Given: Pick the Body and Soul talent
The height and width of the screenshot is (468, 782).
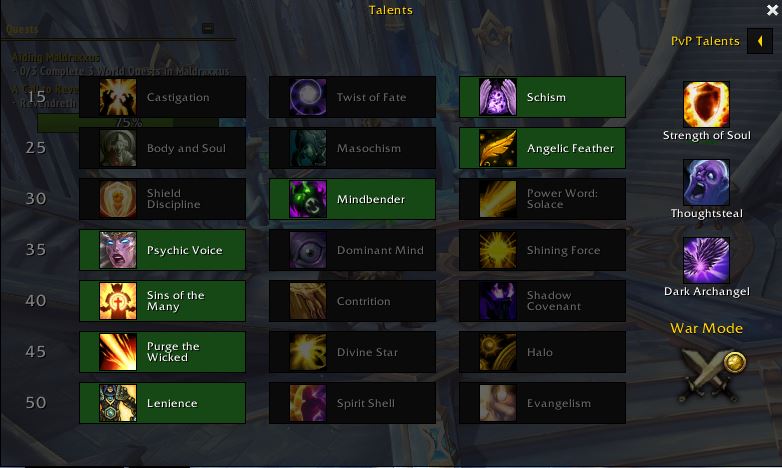Looking at the screenshot, I should pyautogui.click(x=162, y=148).
